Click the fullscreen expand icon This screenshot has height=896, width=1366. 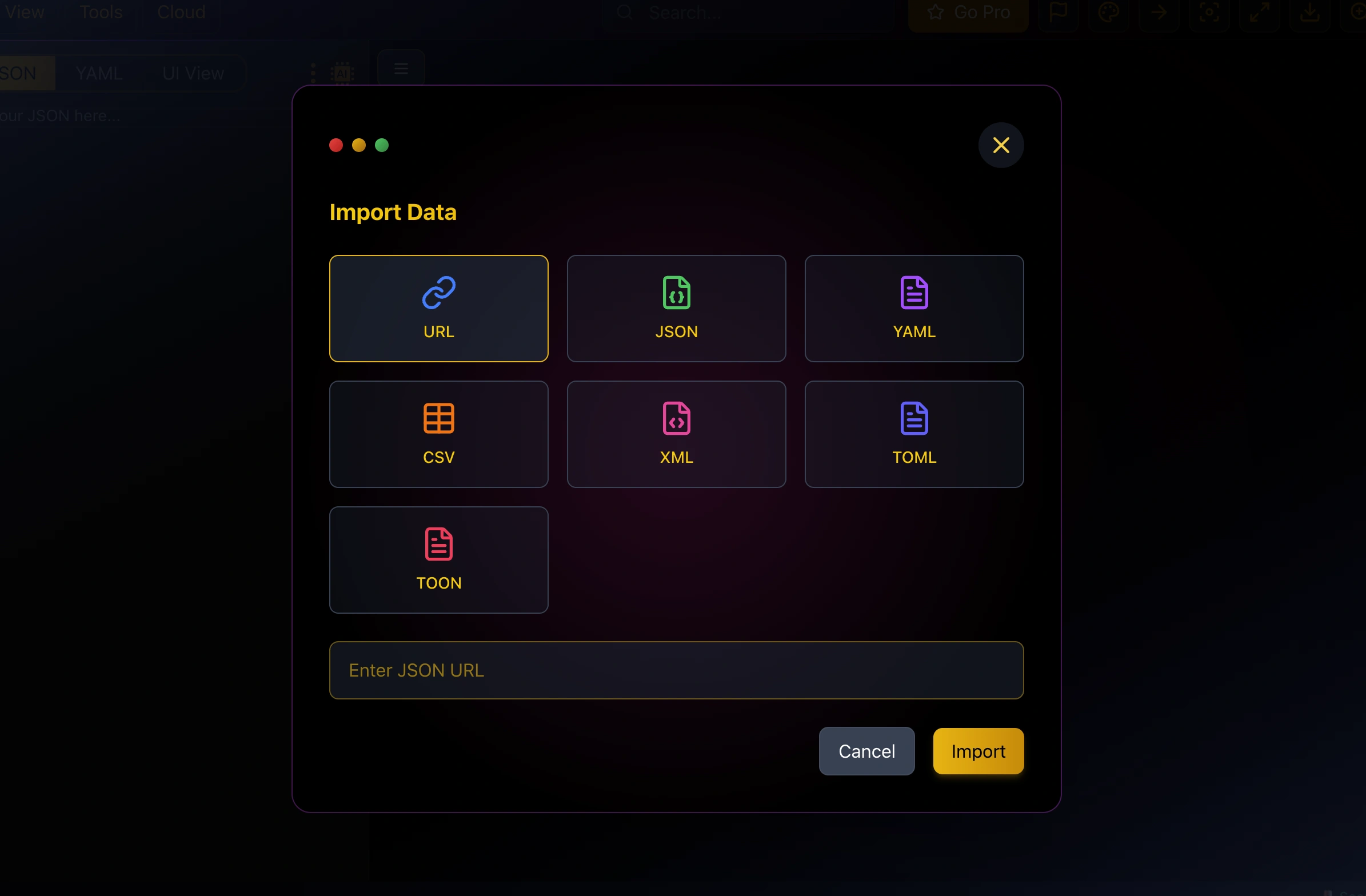tap(1260, 13)
